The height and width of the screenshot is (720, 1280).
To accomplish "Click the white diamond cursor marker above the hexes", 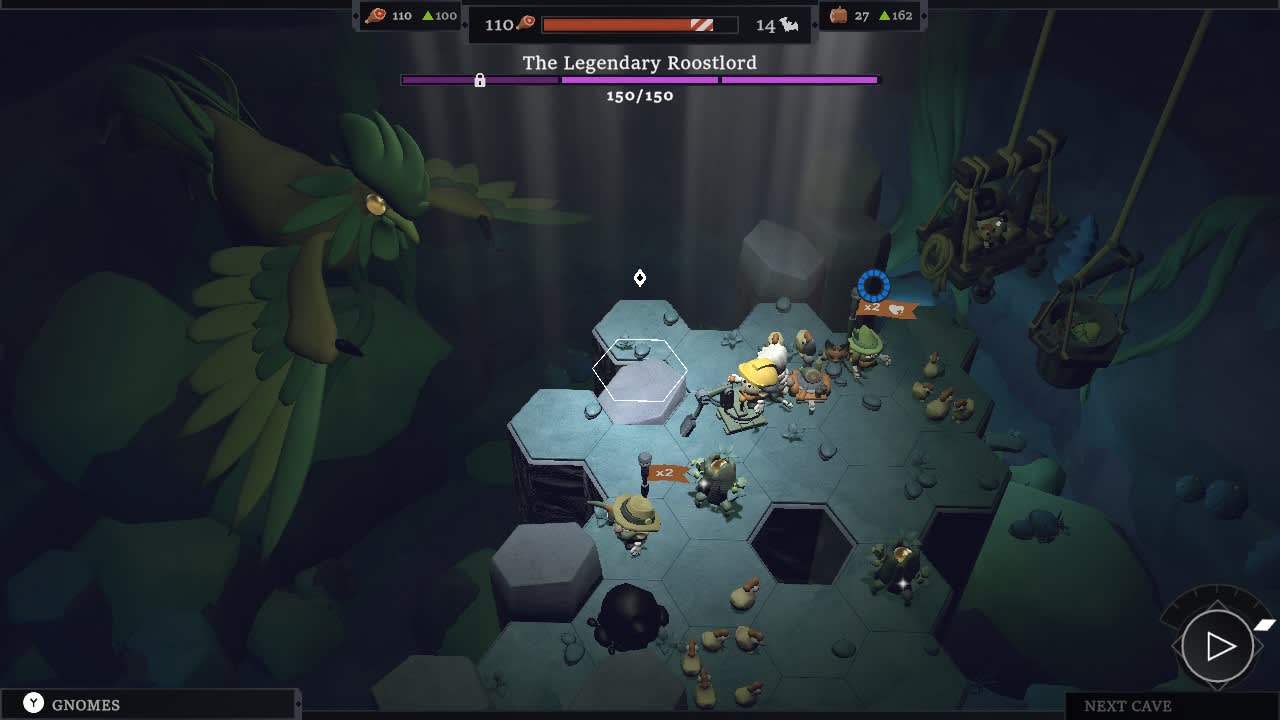I will point(640,278).
